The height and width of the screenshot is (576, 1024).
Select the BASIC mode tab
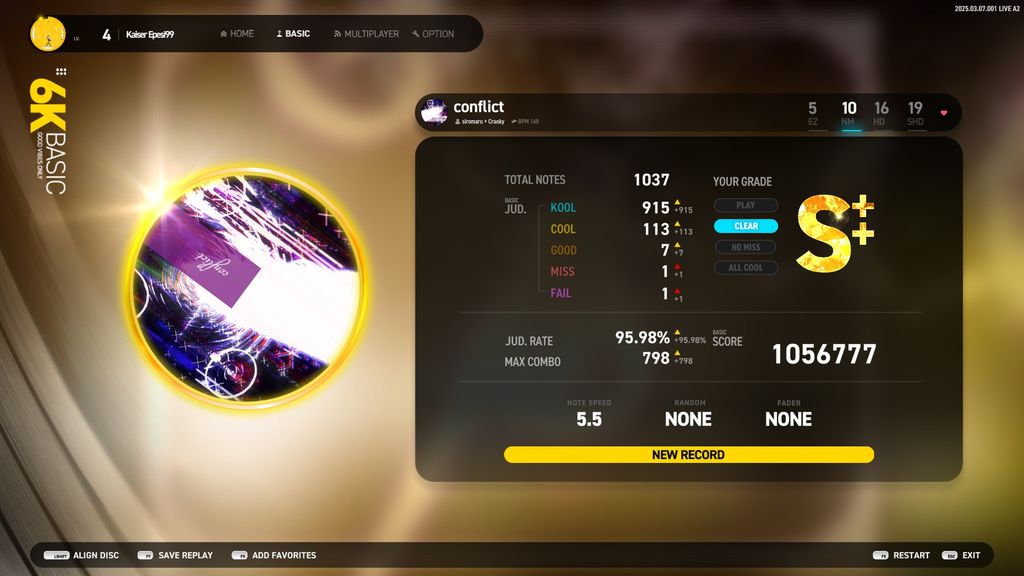[x=293, y=34]
